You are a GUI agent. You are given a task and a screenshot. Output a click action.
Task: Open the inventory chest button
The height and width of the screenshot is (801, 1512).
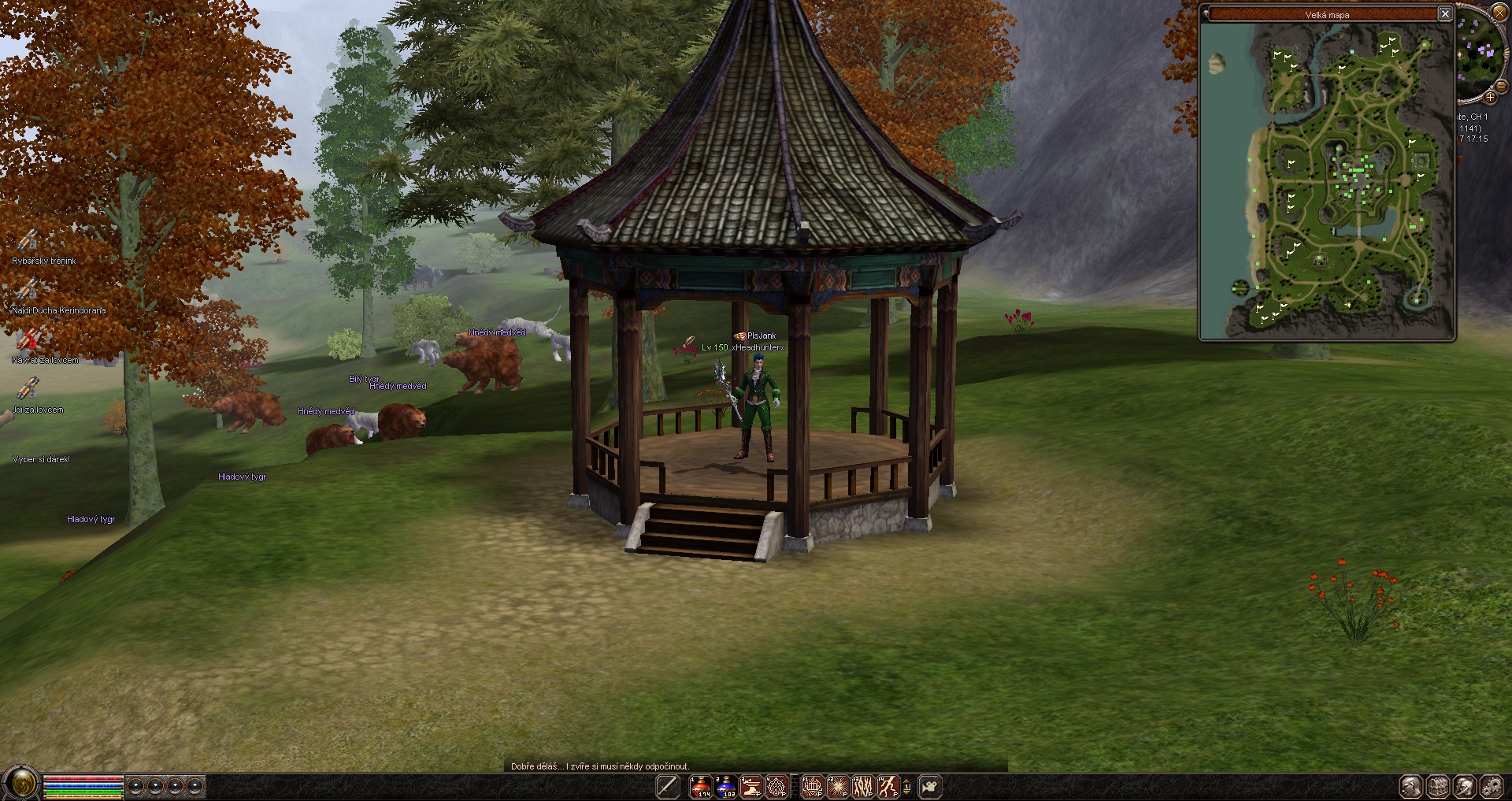click(1438, 786)
